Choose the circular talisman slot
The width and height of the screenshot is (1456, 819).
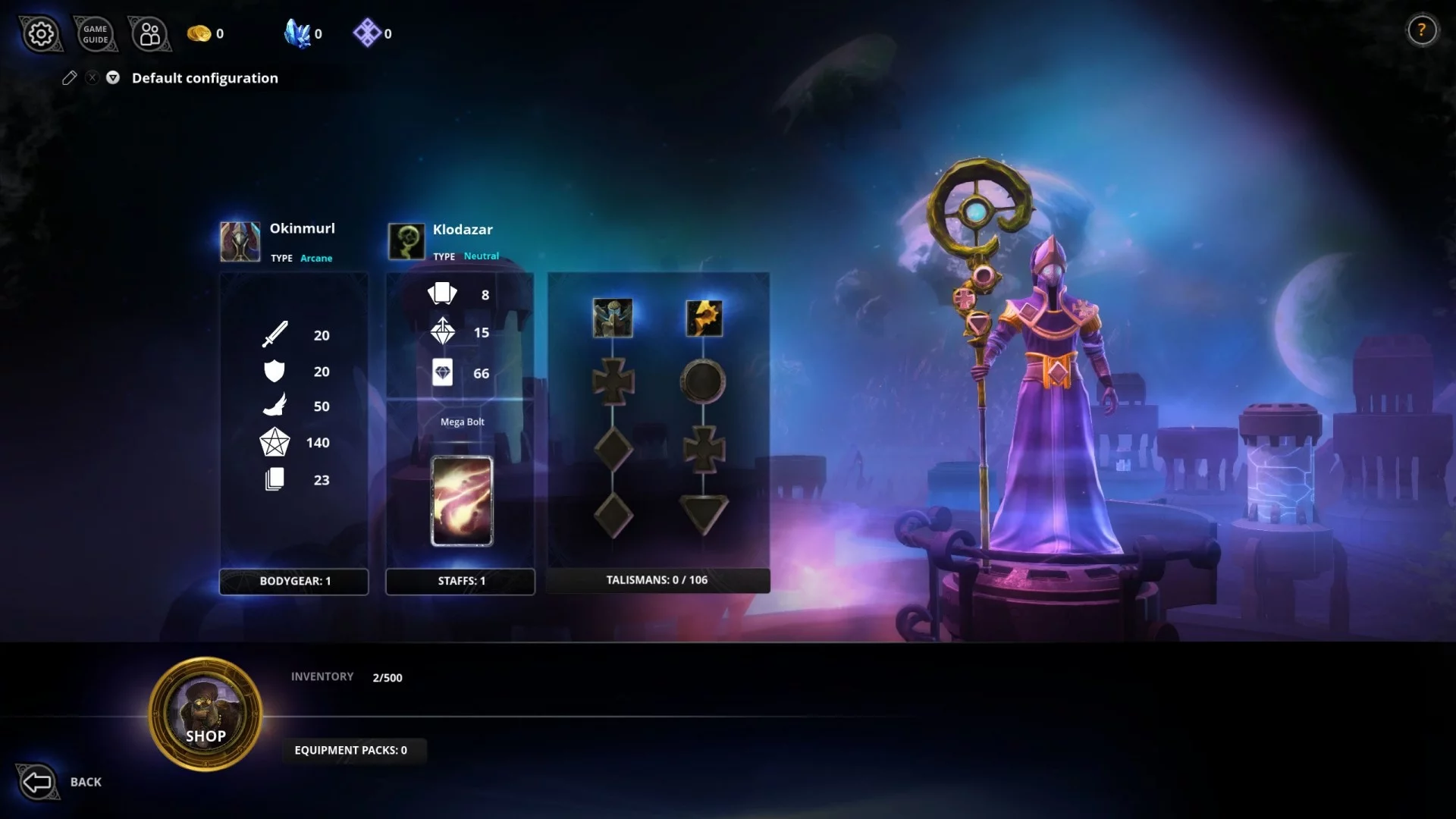703,381
